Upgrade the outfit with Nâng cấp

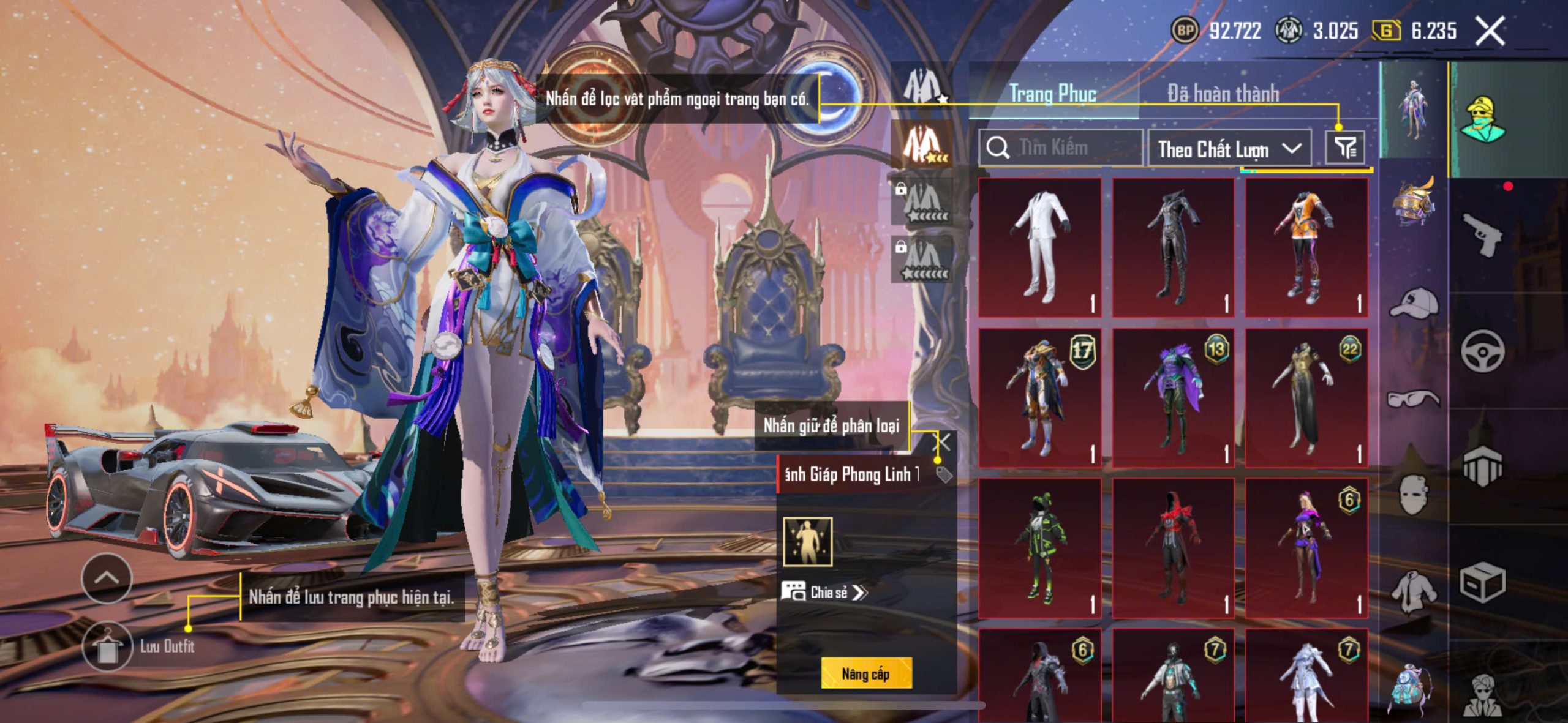865,673
